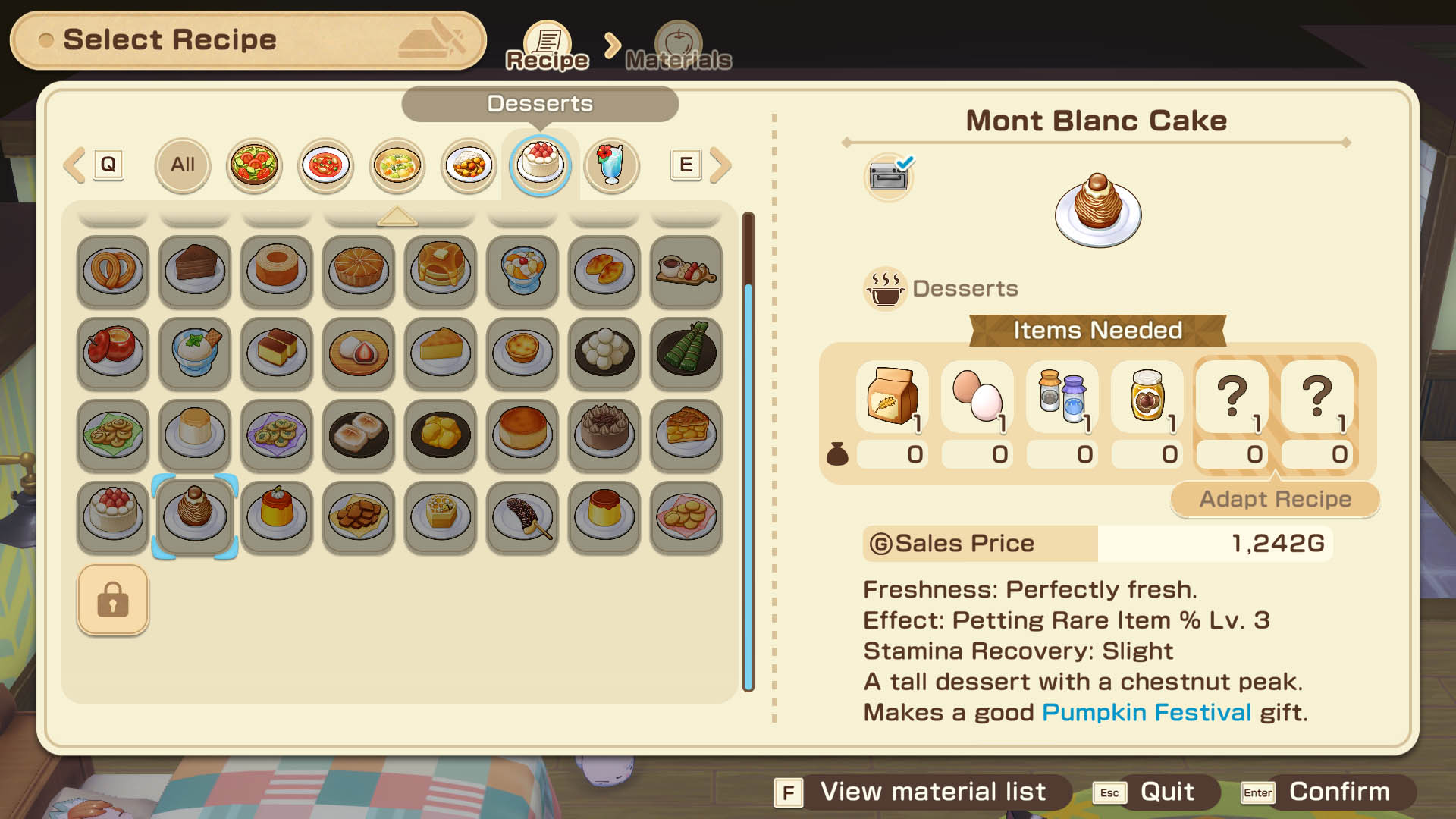Choose the Desserts category cake icon
This screenshot has width=1456, height=819.
point(540,165)
